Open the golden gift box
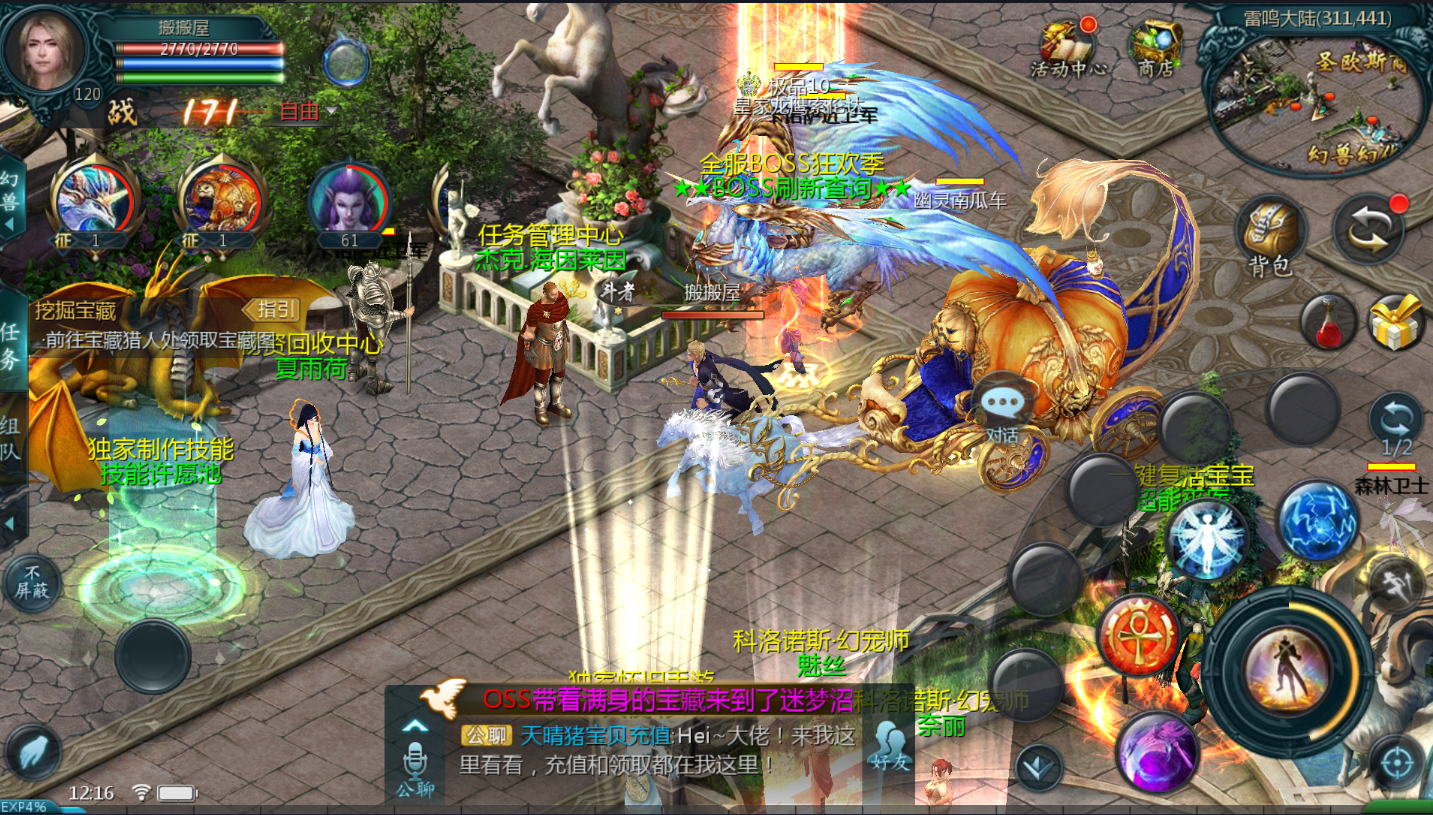Screen dimensions: 1433x815 (x=1396, y=322)
